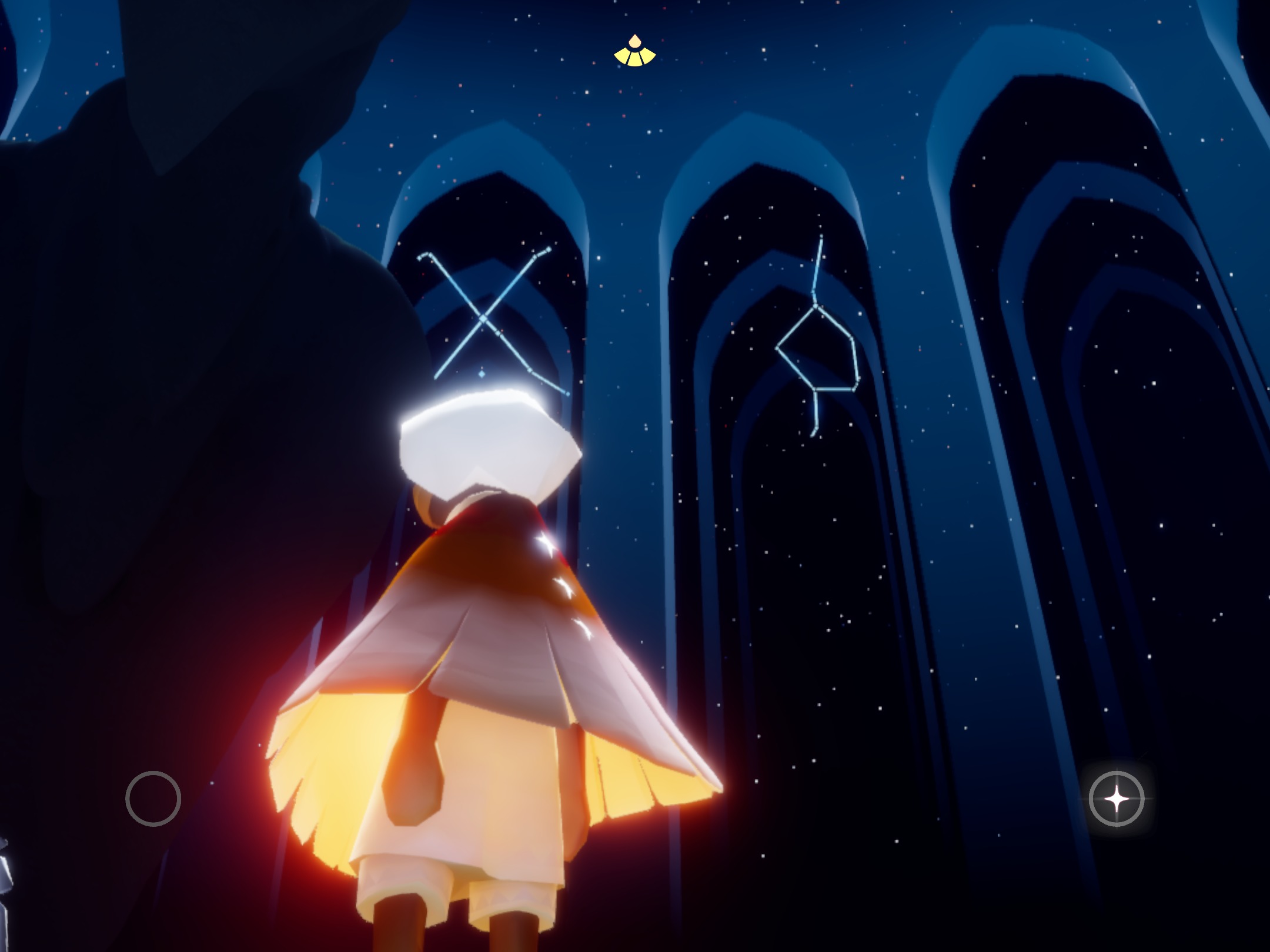
Task: Tap the hollow circle control button
Action: click(x=153, y=799)
